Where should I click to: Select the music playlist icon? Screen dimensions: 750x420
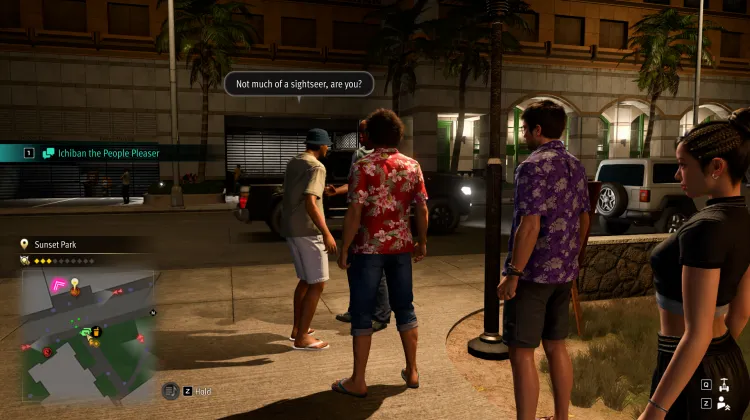point(171,391)
